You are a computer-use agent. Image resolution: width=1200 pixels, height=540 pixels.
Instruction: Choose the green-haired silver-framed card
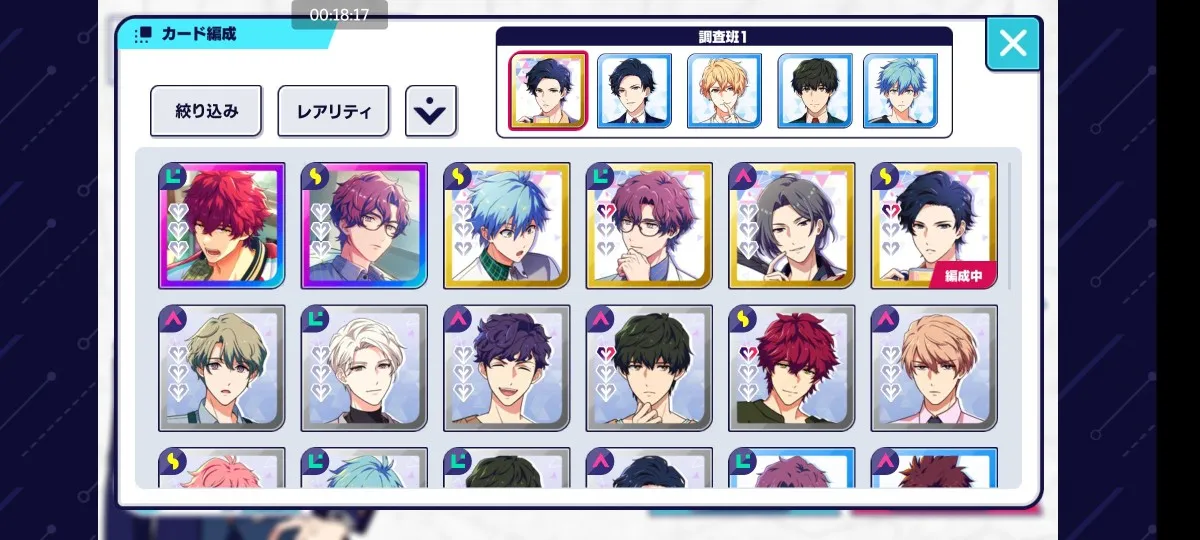coord(221,368)
